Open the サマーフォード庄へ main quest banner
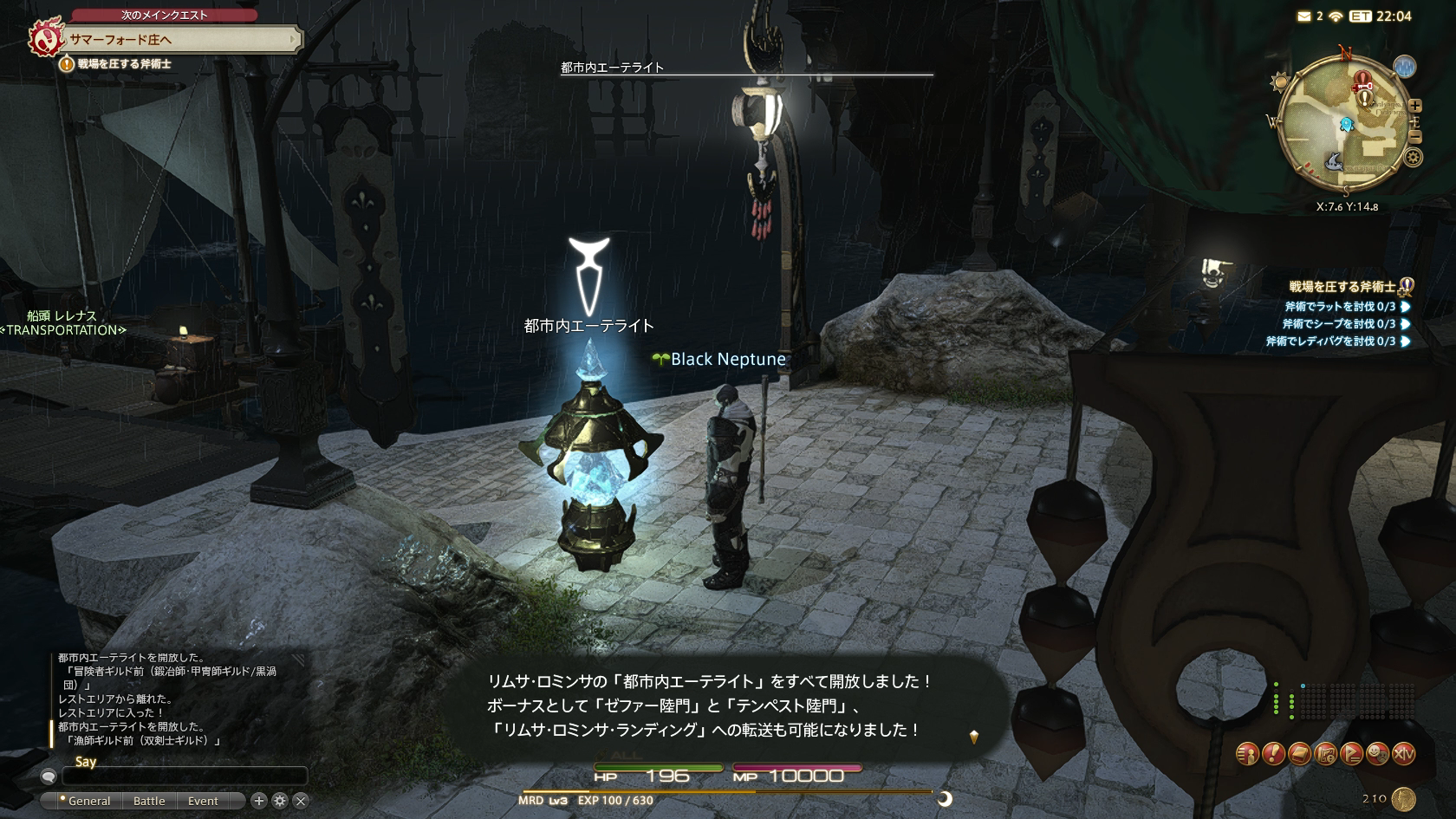 point(173,39)
